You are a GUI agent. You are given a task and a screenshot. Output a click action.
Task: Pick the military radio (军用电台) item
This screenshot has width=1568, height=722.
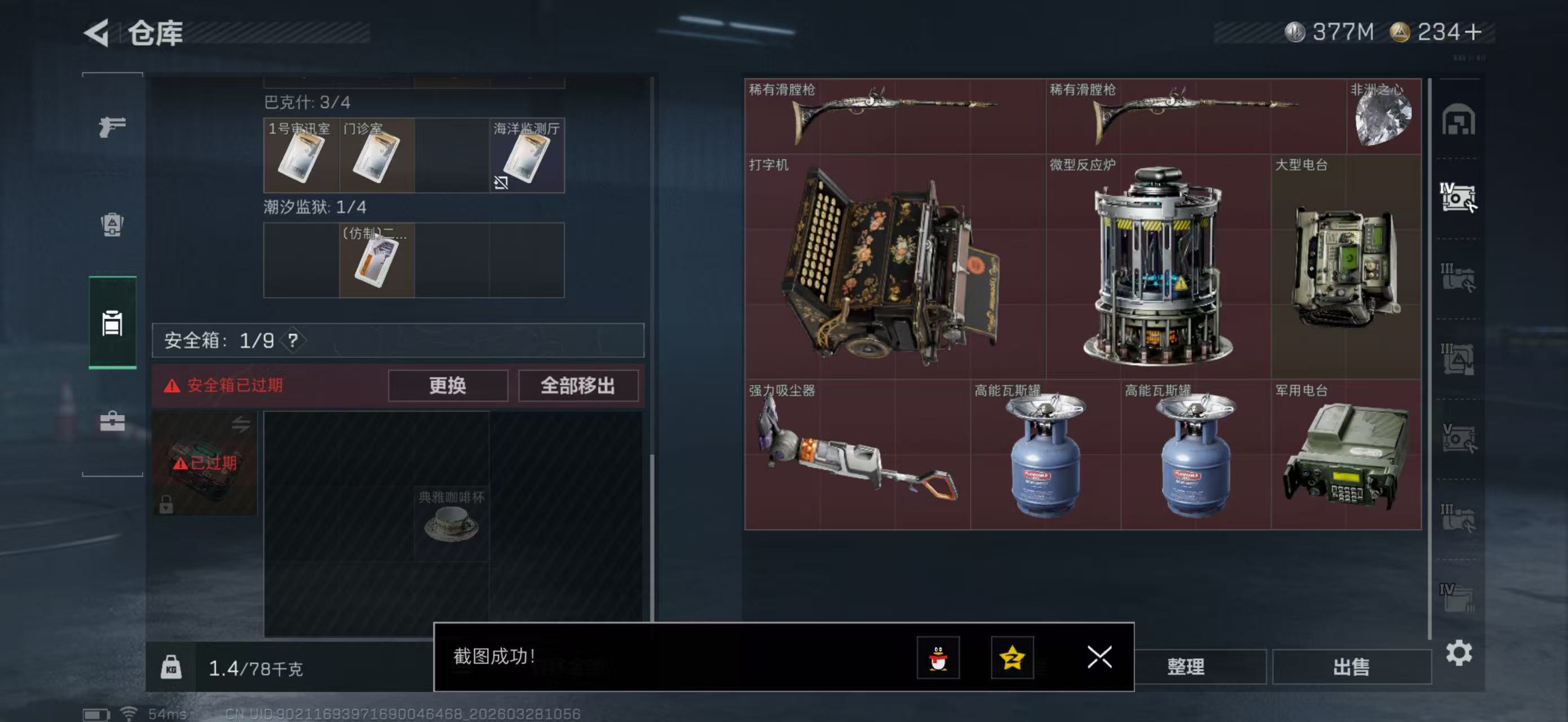1346,455
